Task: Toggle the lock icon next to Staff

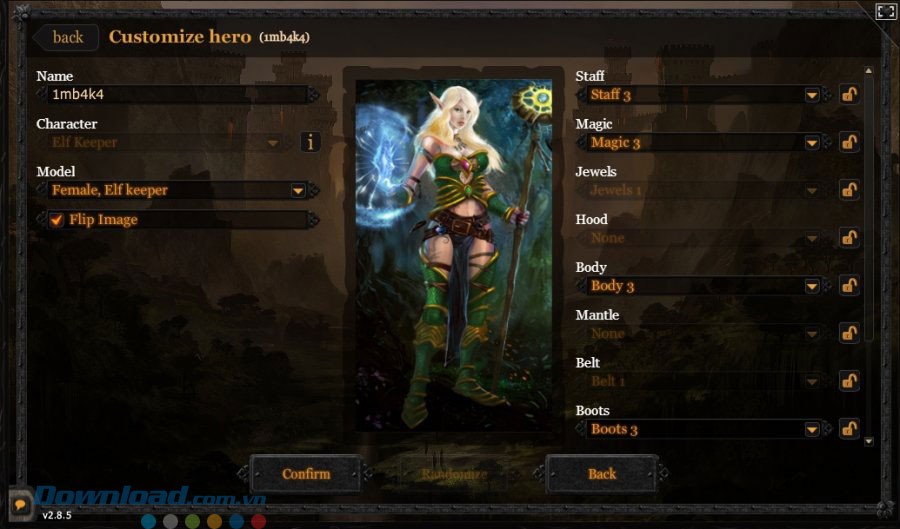Action: (x=849, y=95)
